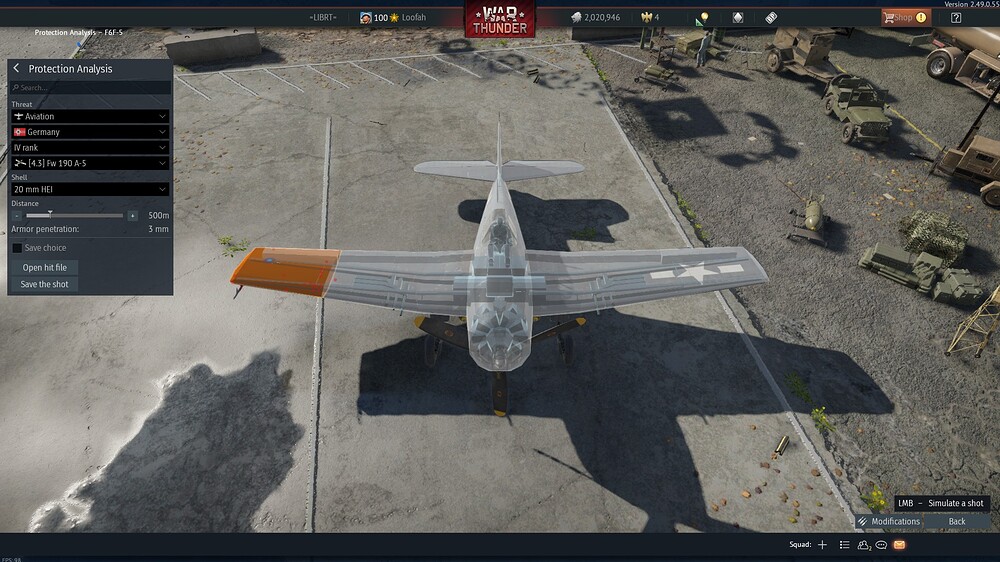Increase distance with the plus button

pyautogui.click(x=133, y=215)
